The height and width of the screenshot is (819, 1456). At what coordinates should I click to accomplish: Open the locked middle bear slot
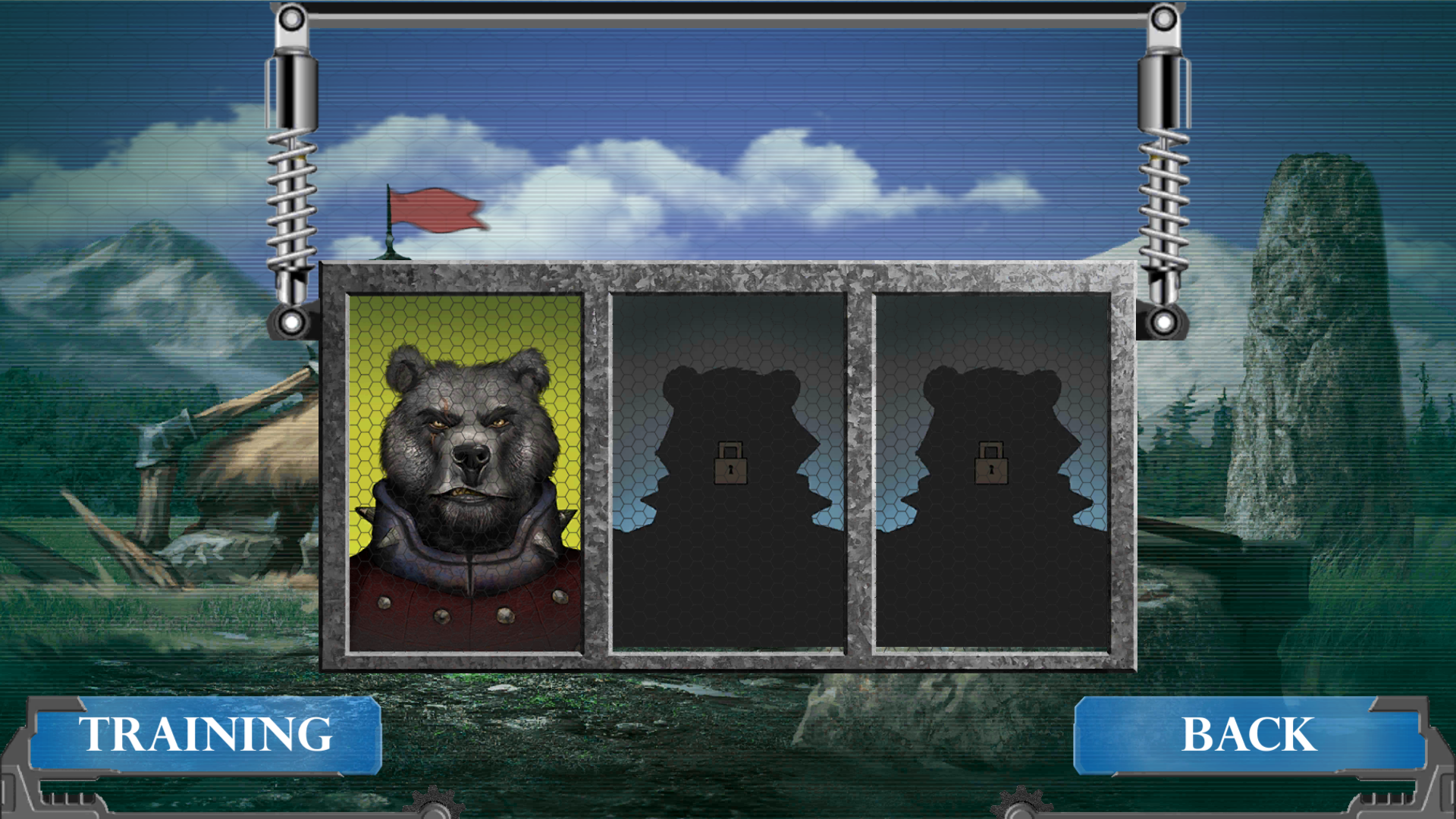[x=730, y=470]
